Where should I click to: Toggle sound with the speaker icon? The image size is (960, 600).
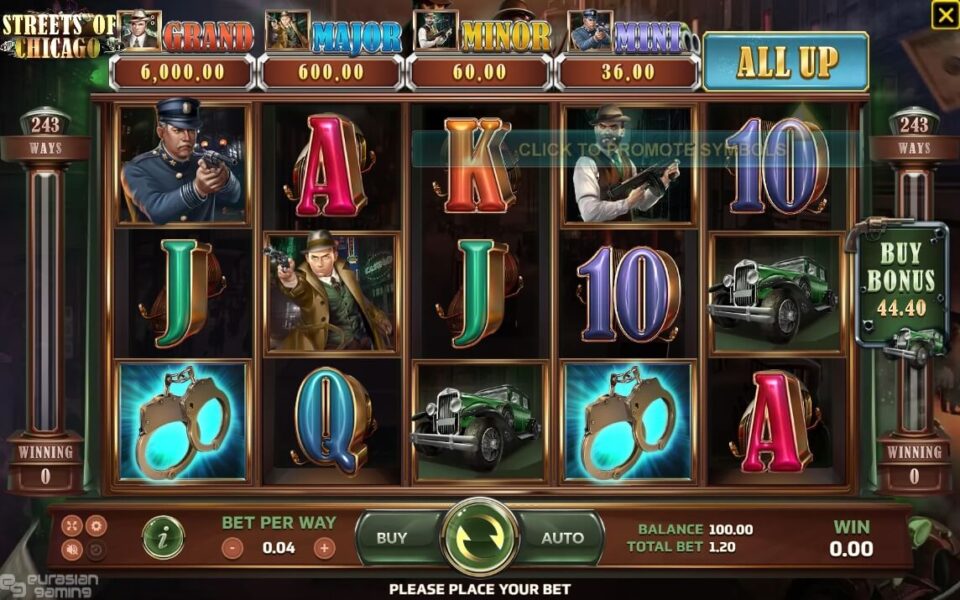click(x=72, y=549)
